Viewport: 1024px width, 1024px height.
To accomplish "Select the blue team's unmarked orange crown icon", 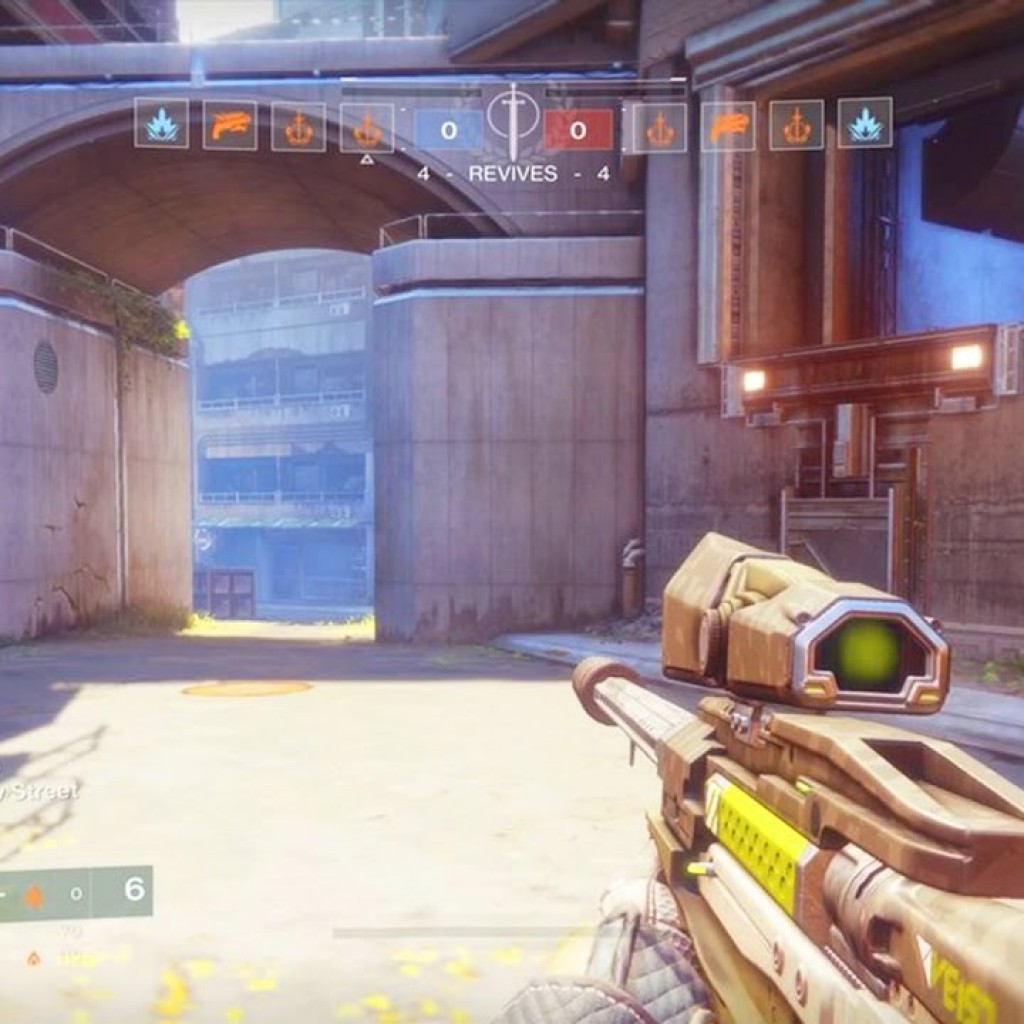I will click(x=298, y=127).
